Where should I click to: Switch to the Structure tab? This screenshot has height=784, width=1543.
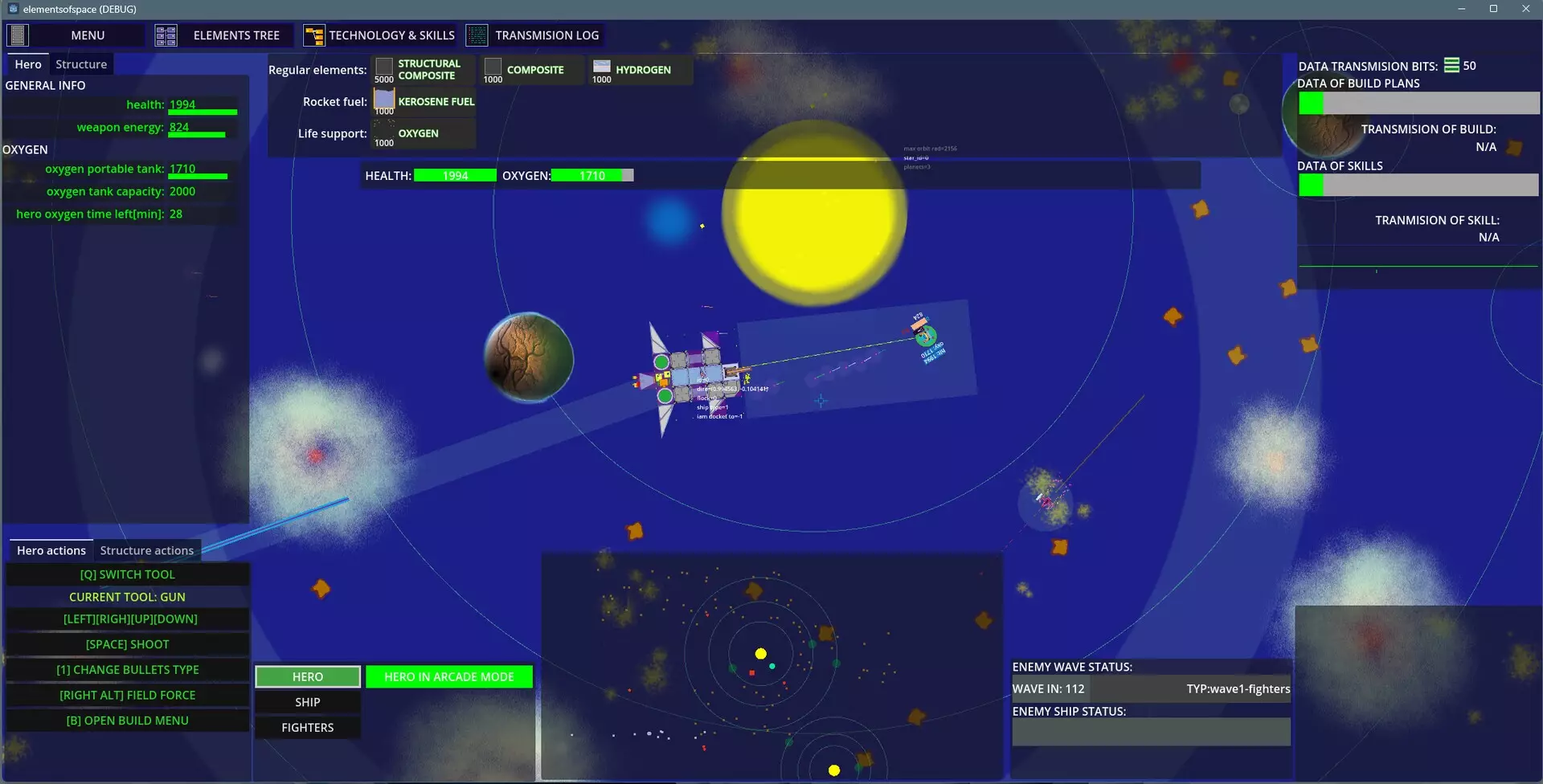(81, 63)
